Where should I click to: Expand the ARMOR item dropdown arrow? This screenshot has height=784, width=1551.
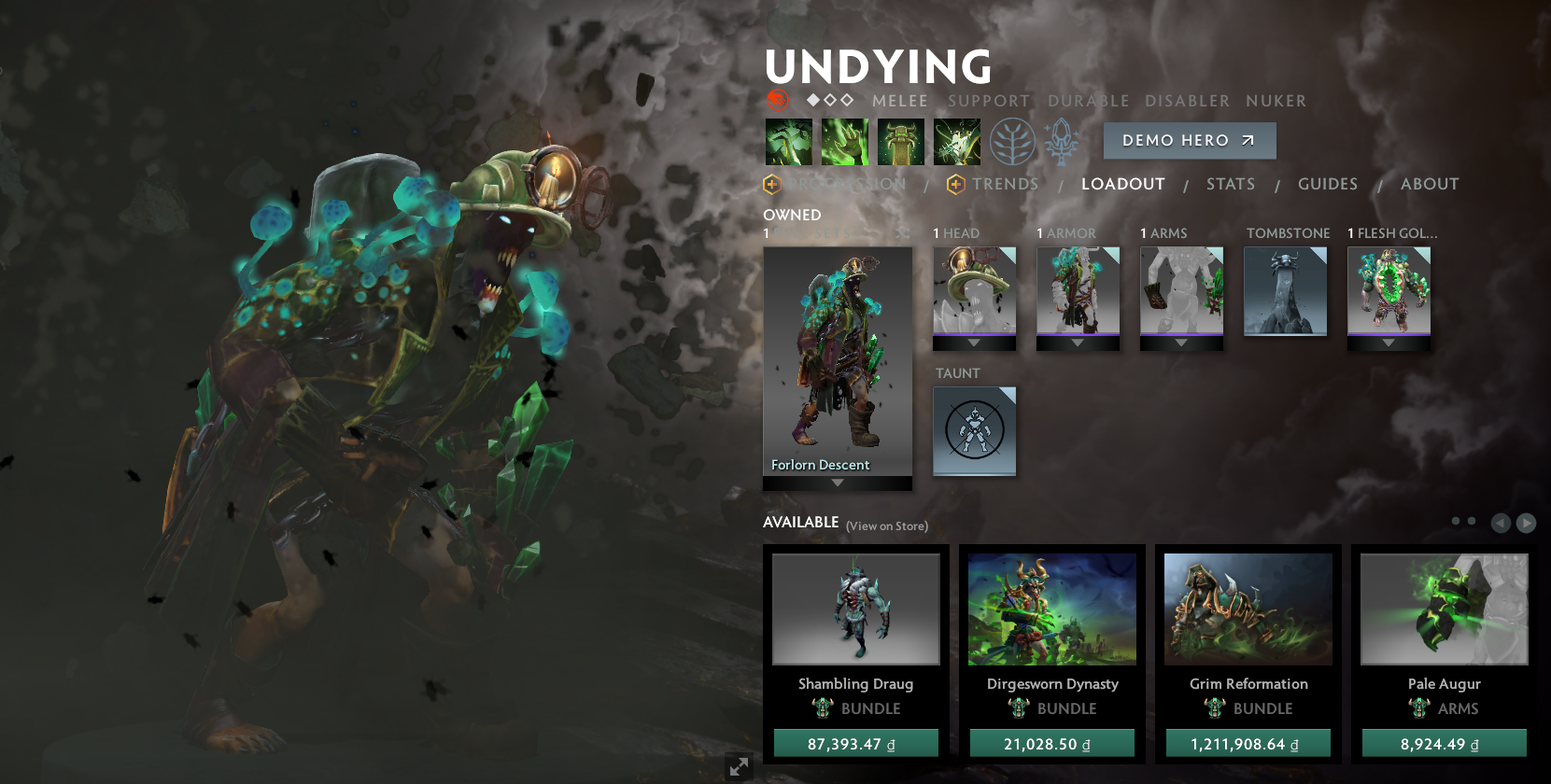(x=1078, y=343)
